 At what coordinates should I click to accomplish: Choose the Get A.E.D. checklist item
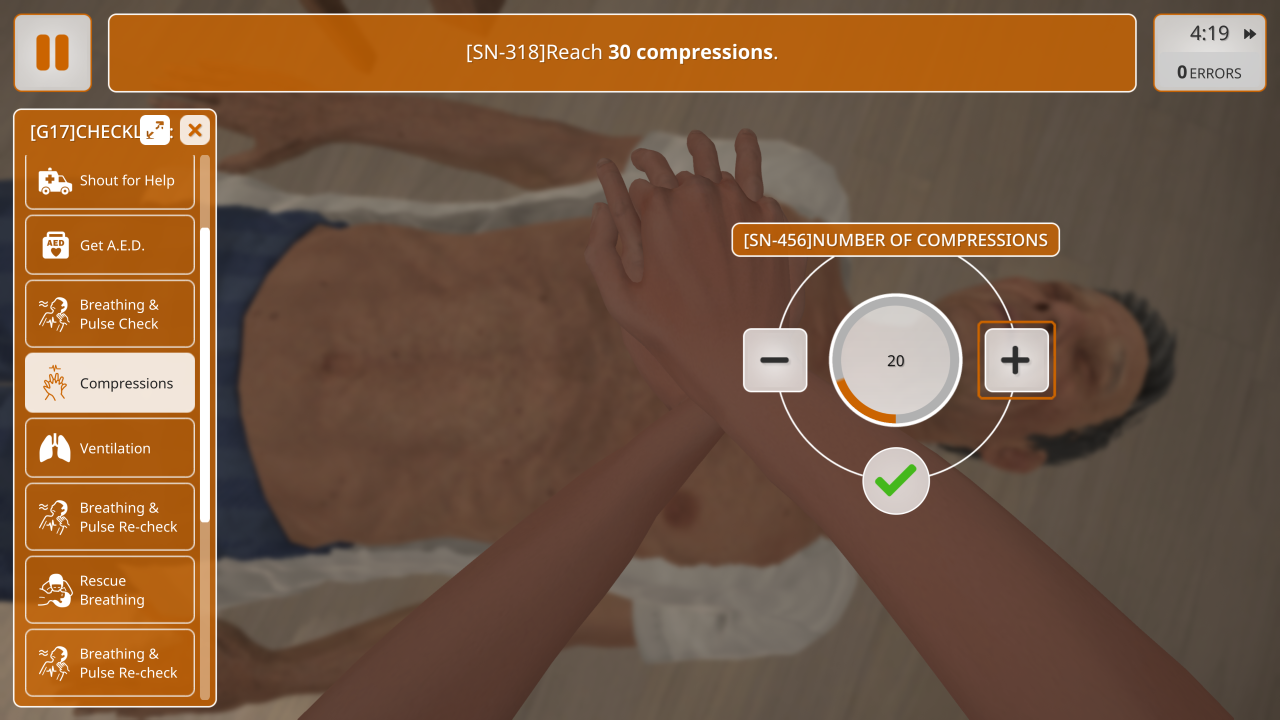click(110, 245)
